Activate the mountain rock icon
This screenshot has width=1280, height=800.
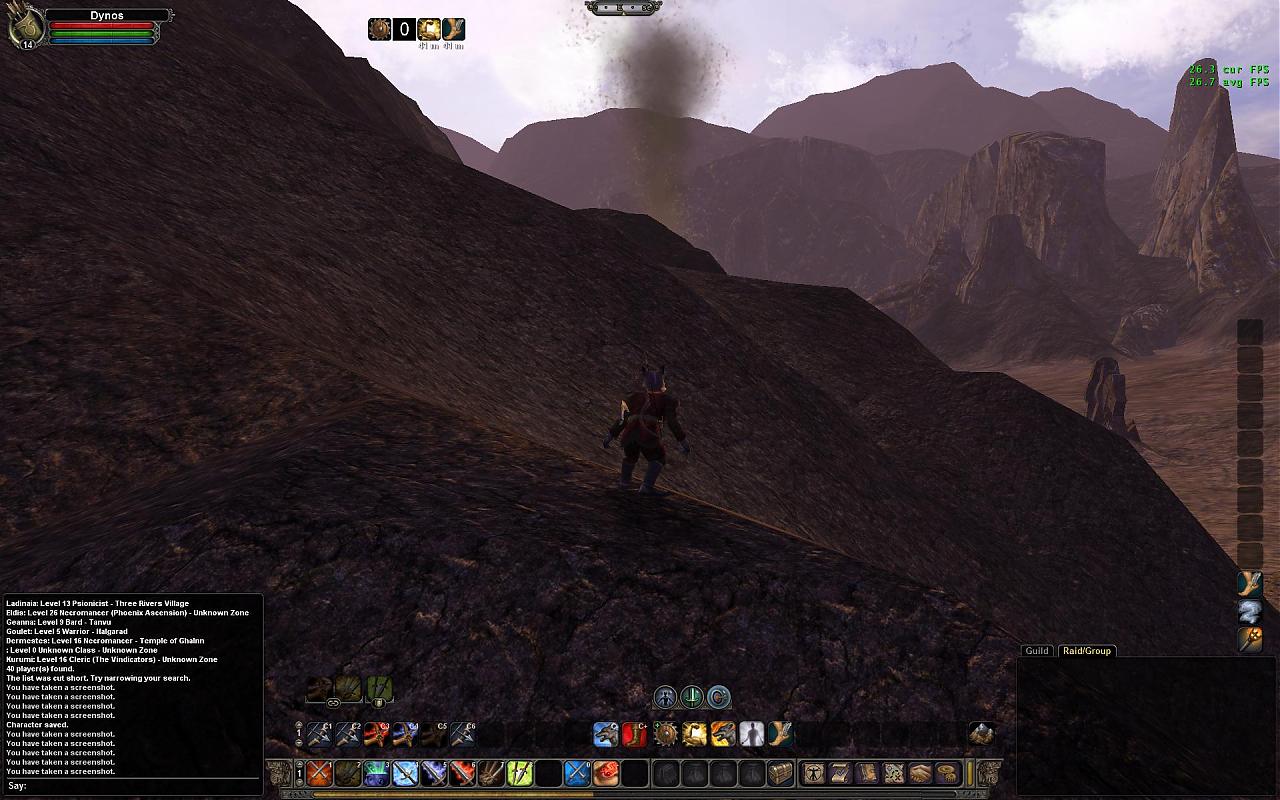point(981,734)
